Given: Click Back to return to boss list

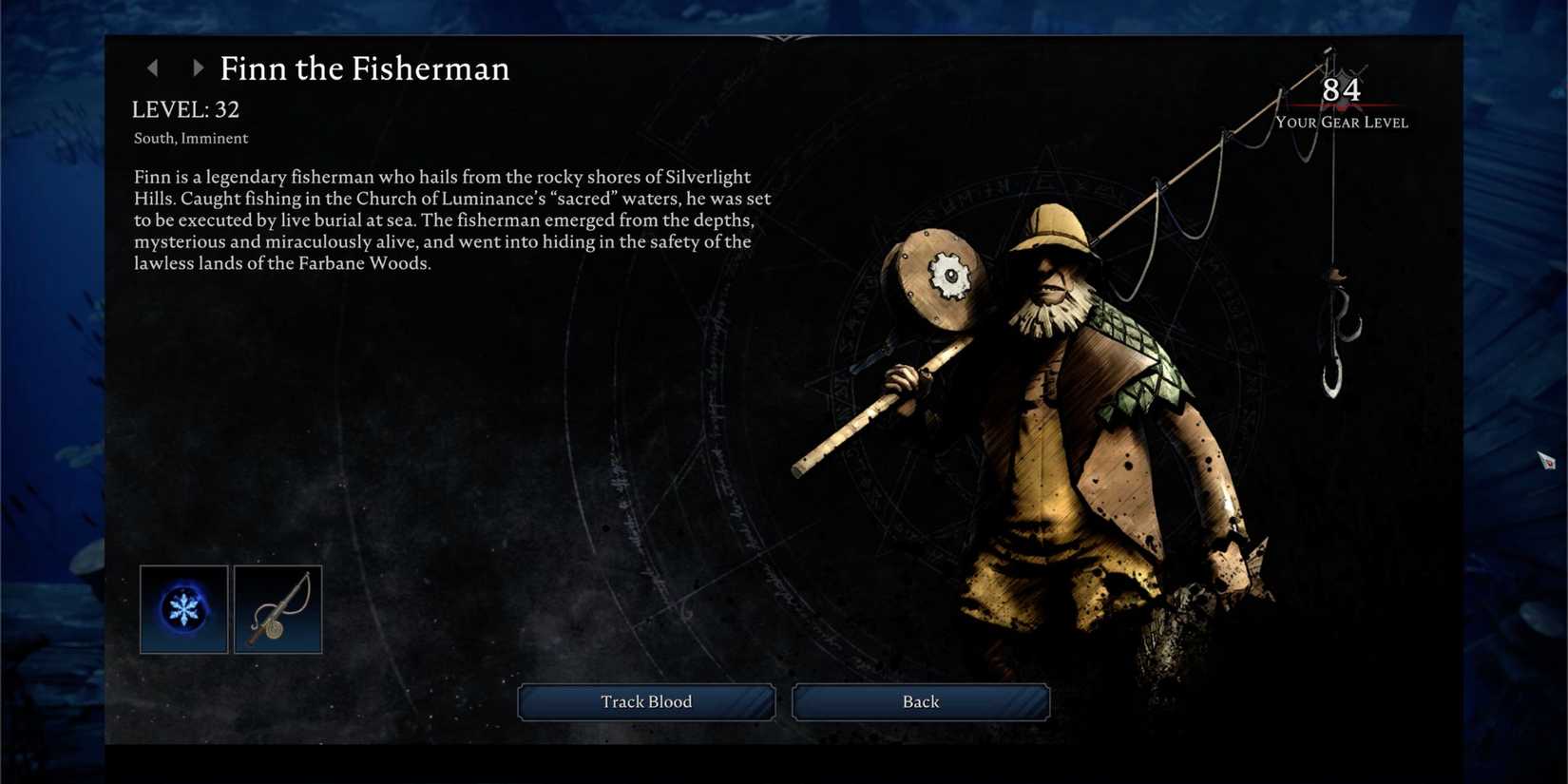Looking at the screenshot, I should (x=919, y=701).
